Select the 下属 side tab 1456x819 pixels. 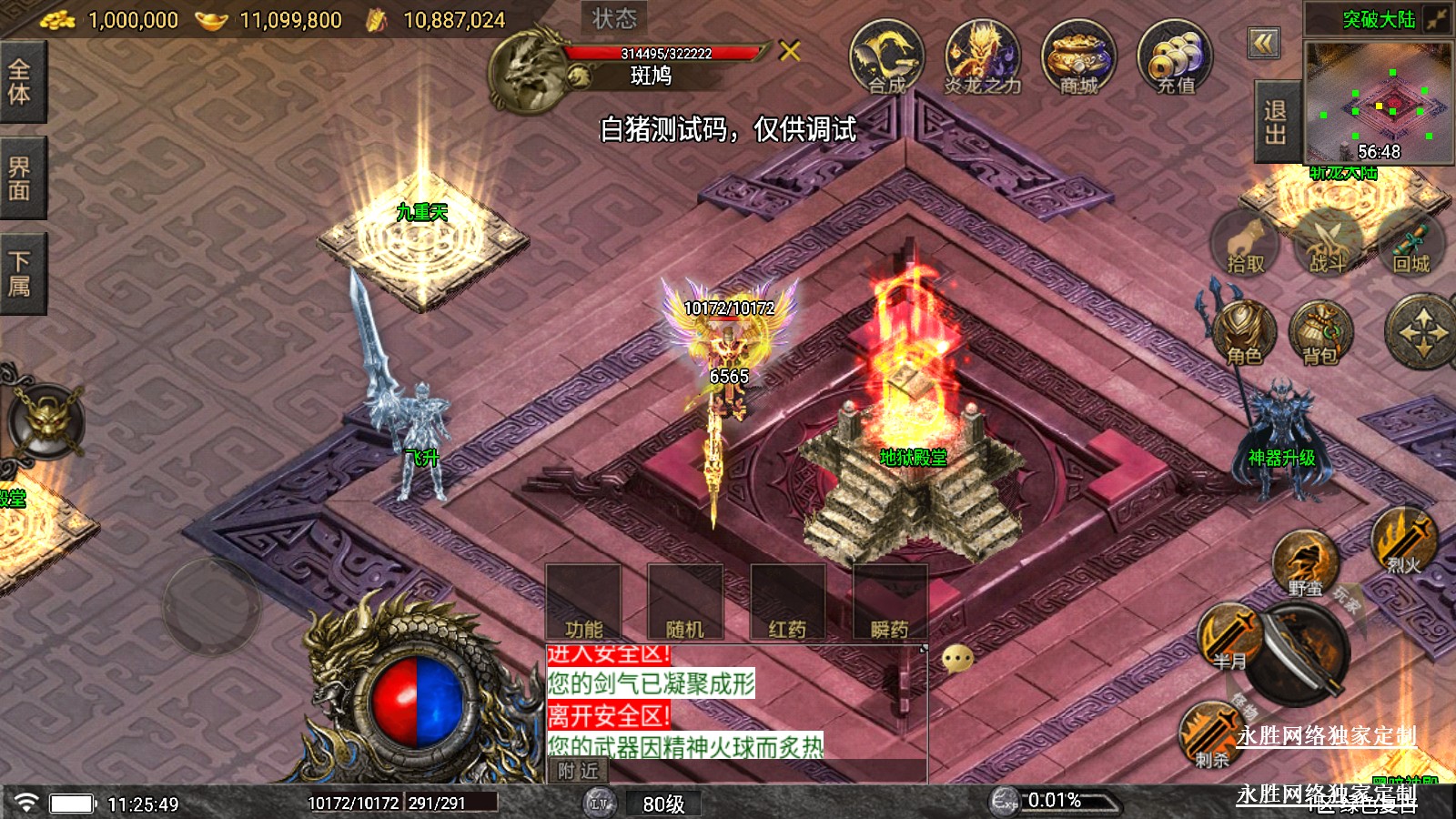20,274
